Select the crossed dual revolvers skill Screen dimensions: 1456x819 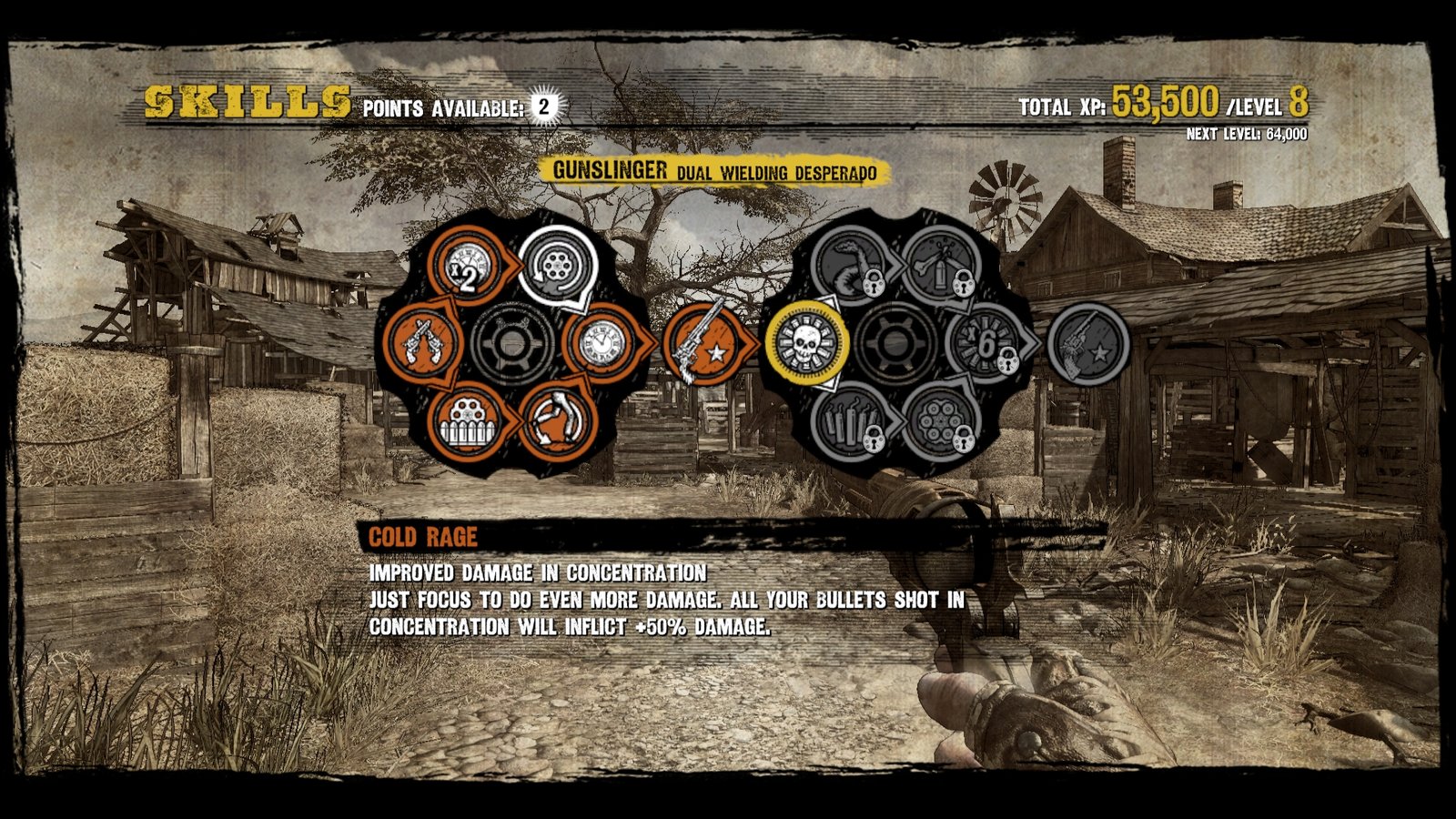422,344
